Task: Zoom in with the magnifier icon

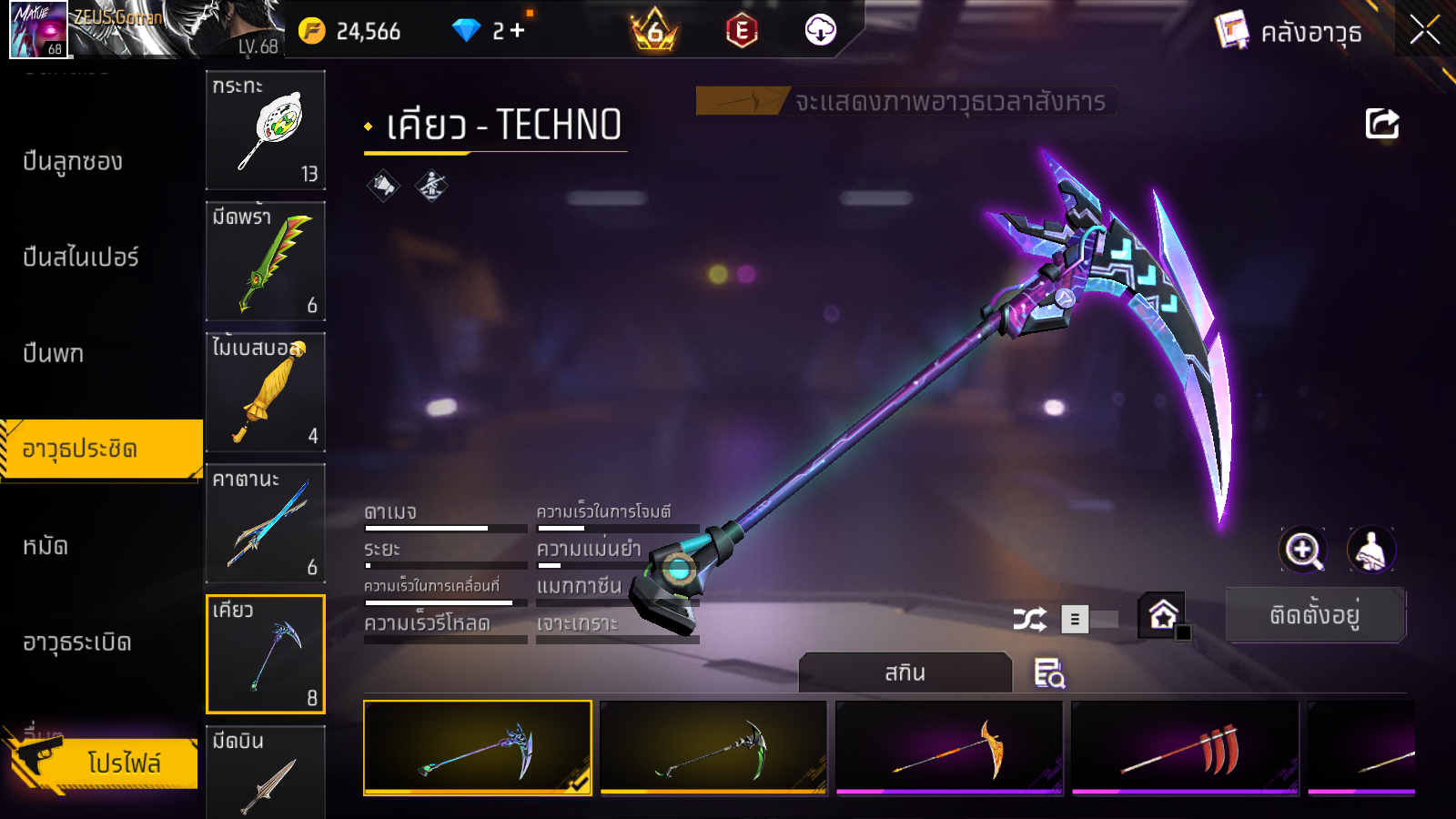Action: [1302, 550]
